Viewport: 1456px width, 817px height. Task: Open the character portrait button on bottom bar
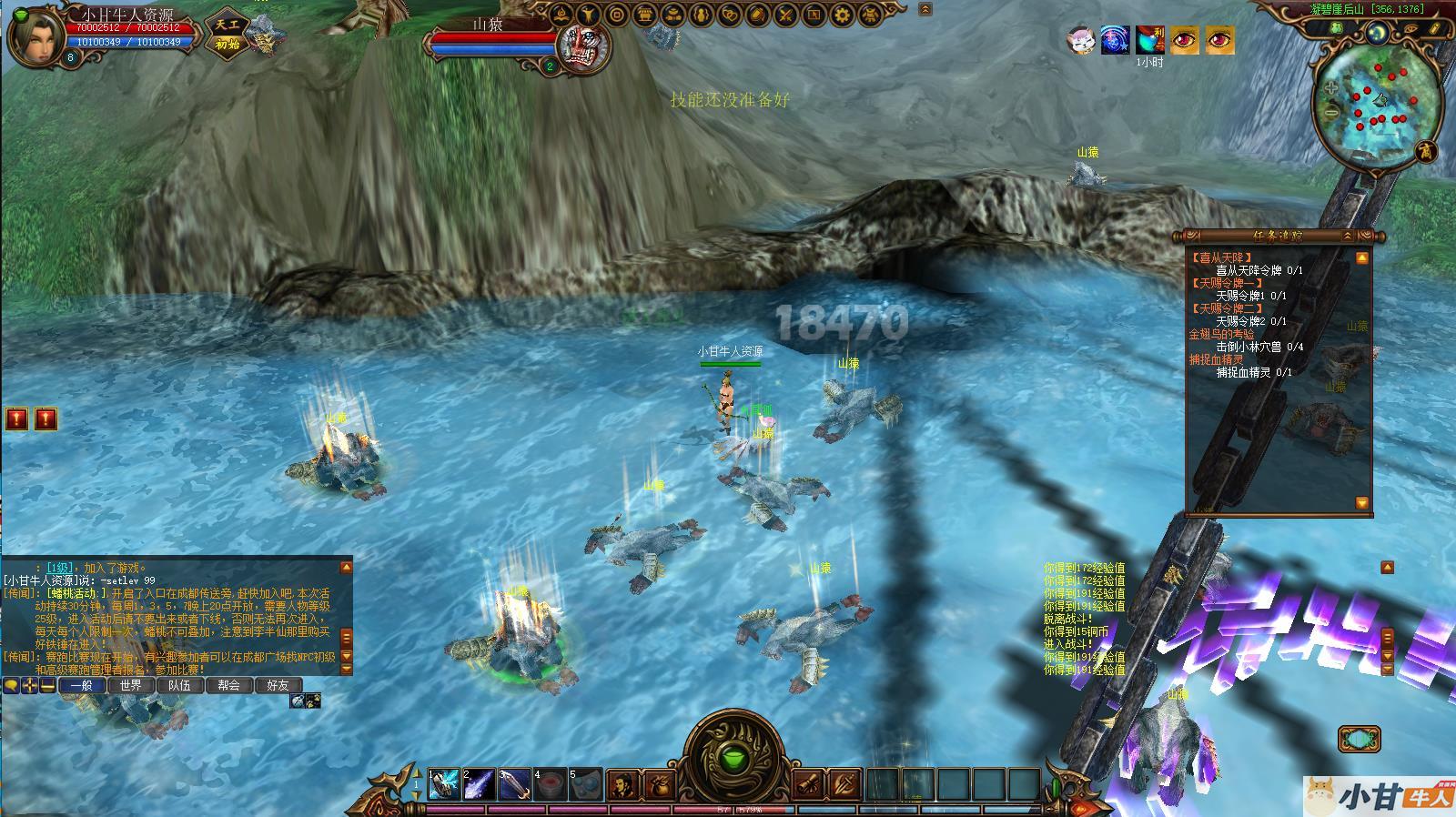point(623,783)
